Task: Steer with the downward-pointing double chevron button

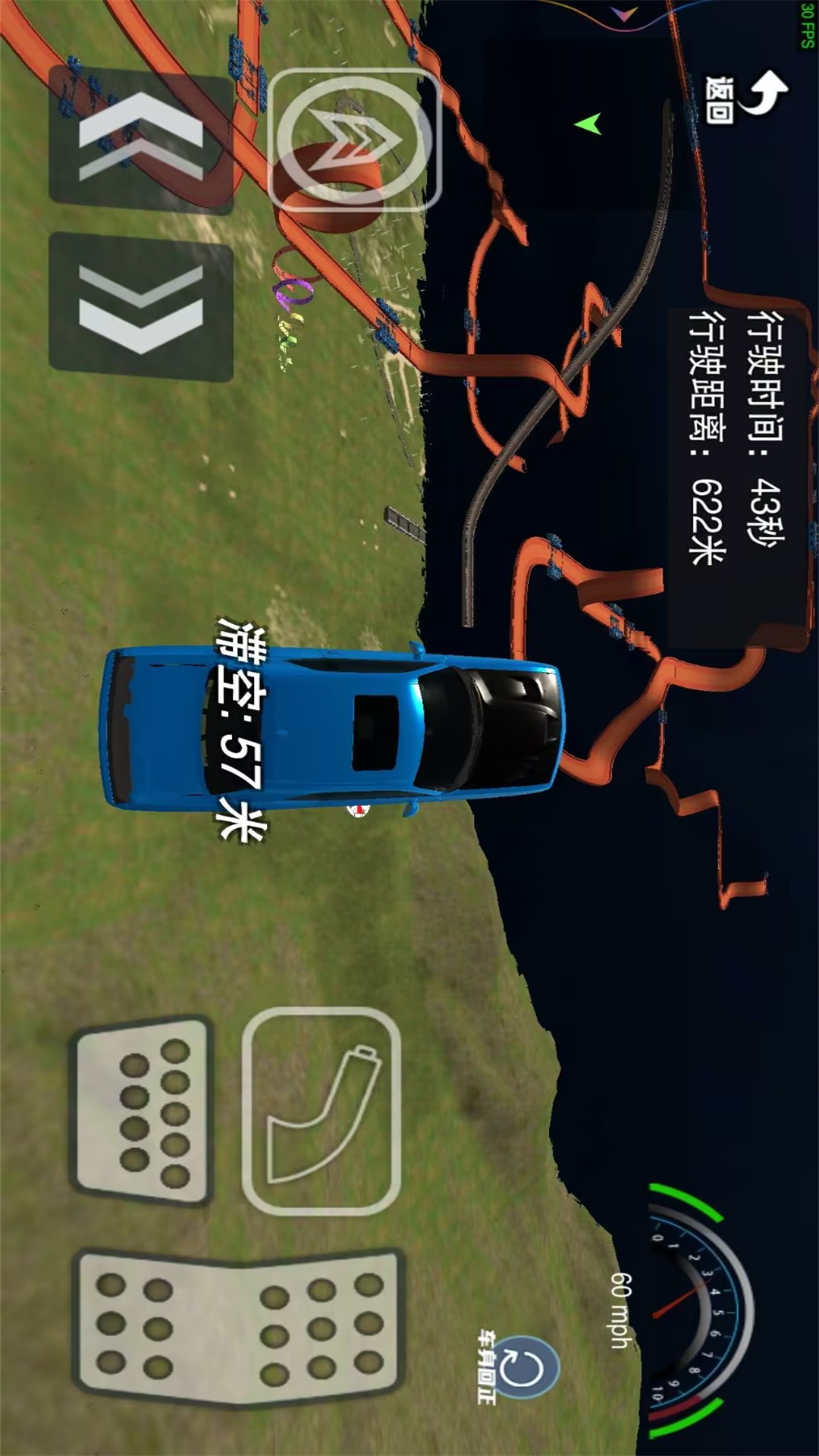Action: tap(141, 307)
